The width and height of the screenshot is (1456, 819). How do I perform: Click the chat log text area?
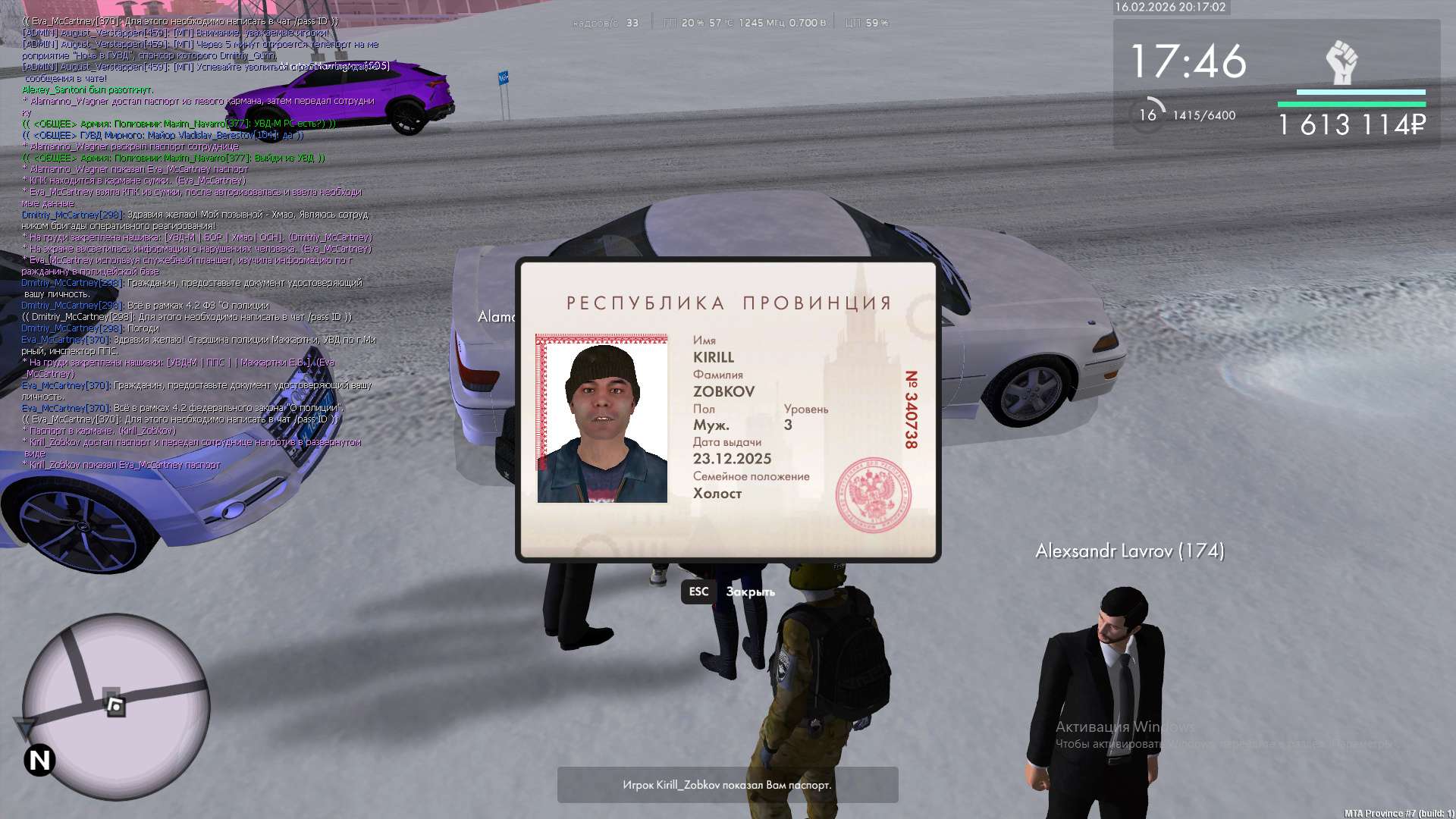[x=199, y=243]
